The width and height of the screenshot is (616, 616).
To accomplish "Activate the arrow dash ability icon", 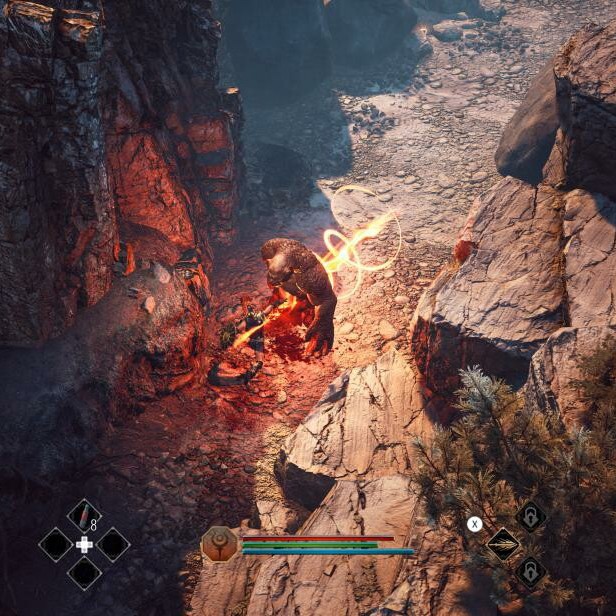I will coord(502,545).
